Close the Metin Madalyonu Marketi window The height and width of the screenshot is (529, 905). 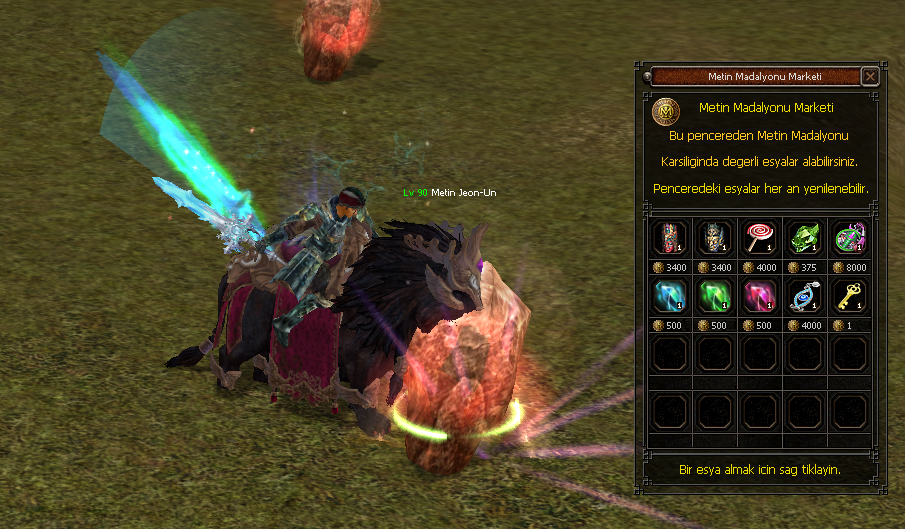pos(870,76)
